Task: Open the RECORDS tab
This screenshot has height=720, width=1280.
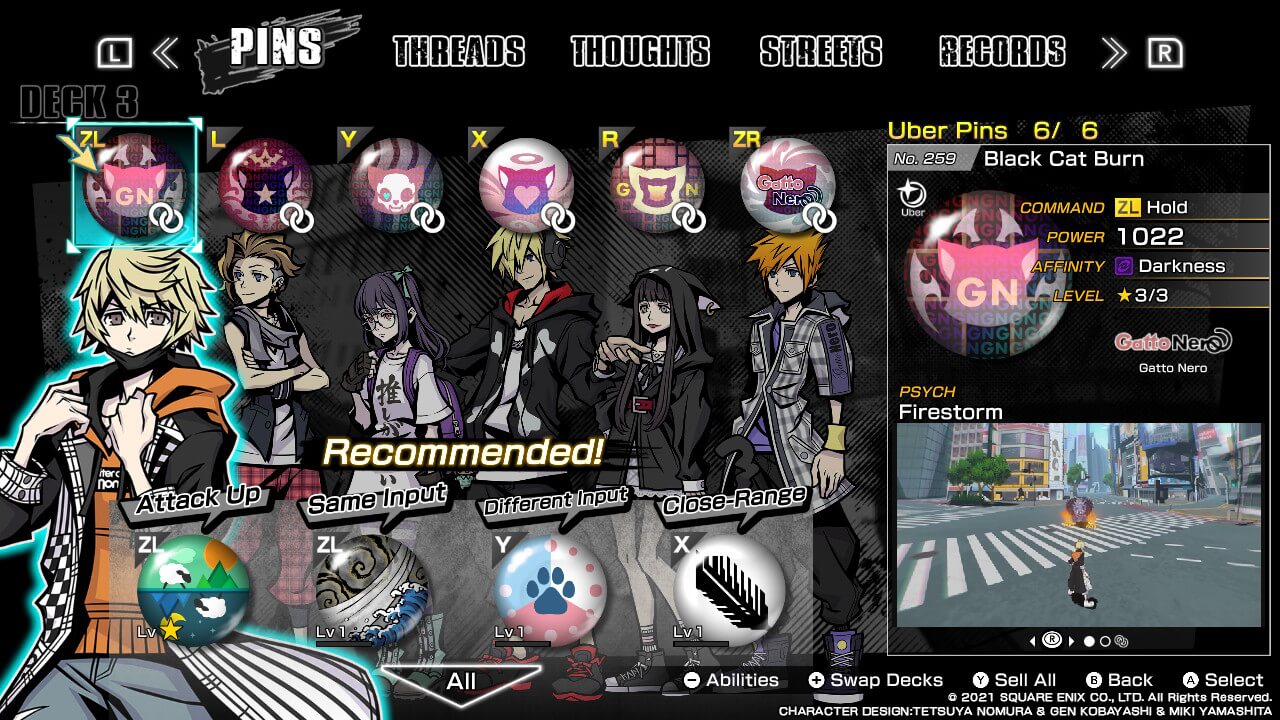Action: (x=1000, y=52)
